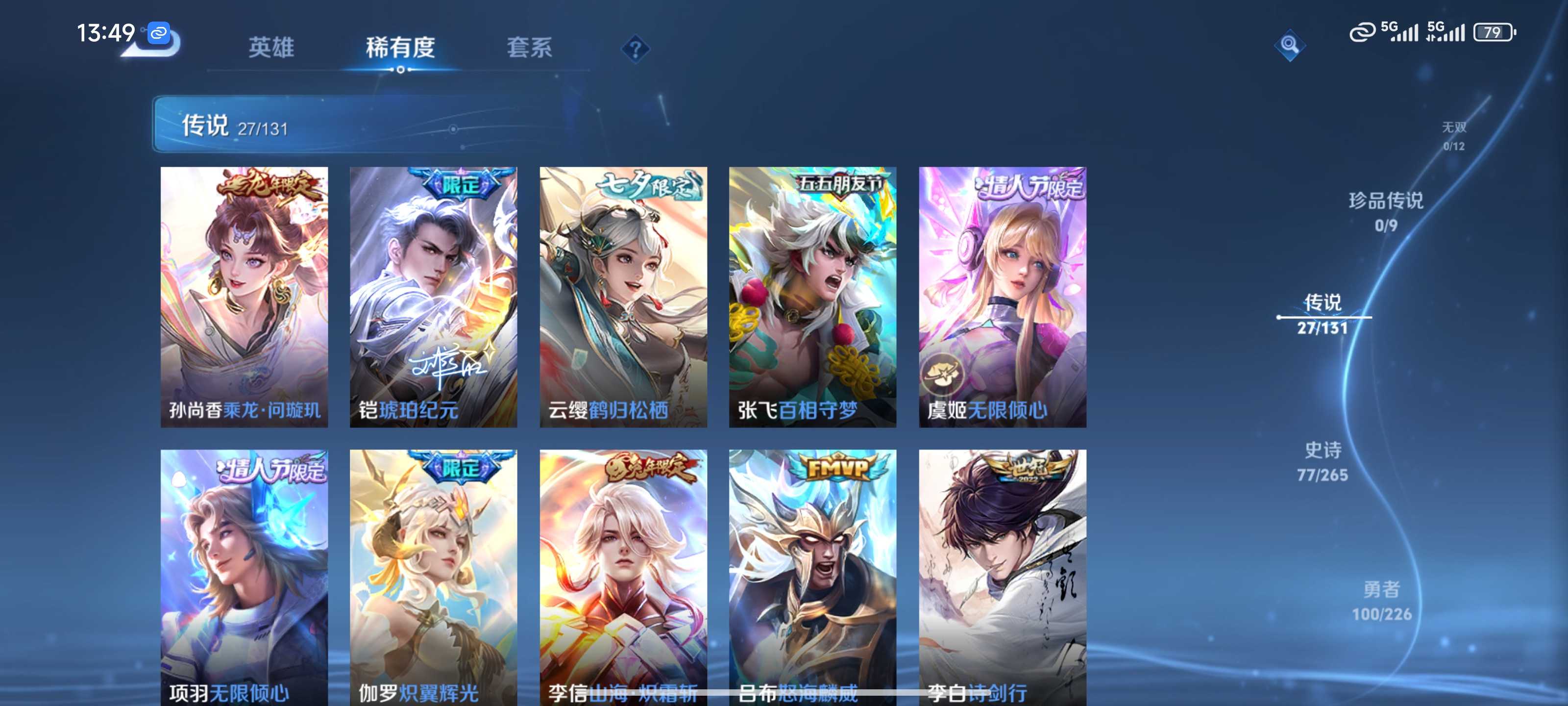Open 张飞 百相守梦 skin card
Viewport: 1568px width, 706px height.
click(812, 297)
